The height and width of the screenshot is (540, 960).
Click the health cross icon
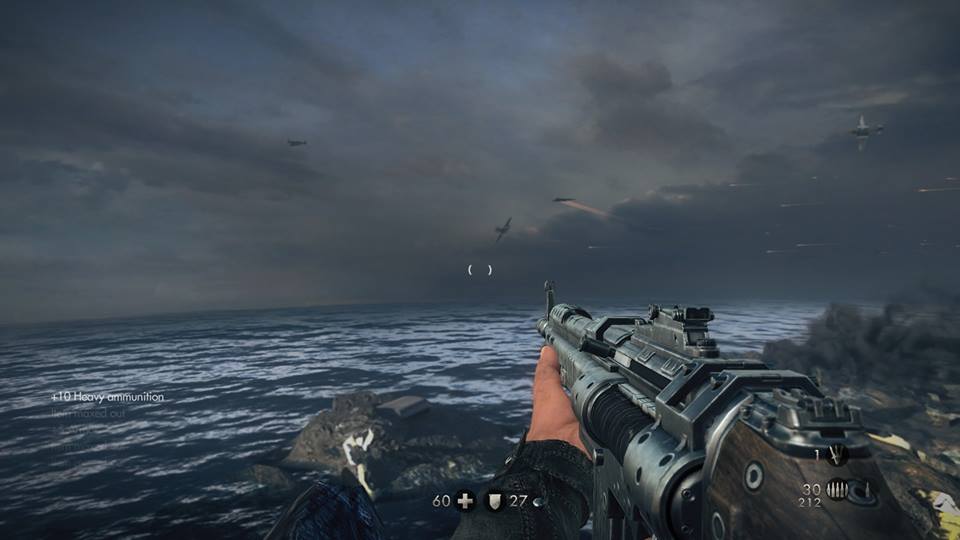[x=465, y=501]
